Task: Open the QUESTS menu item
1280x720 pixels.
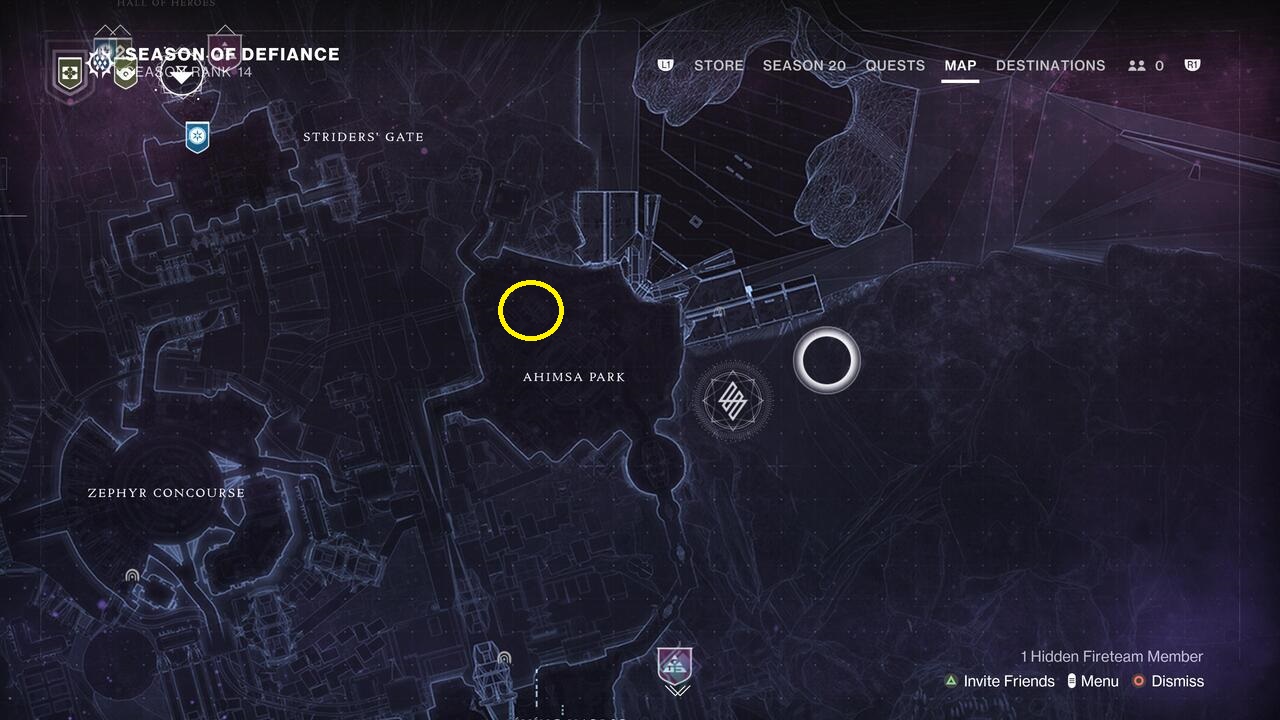Action: pos(895,65)
